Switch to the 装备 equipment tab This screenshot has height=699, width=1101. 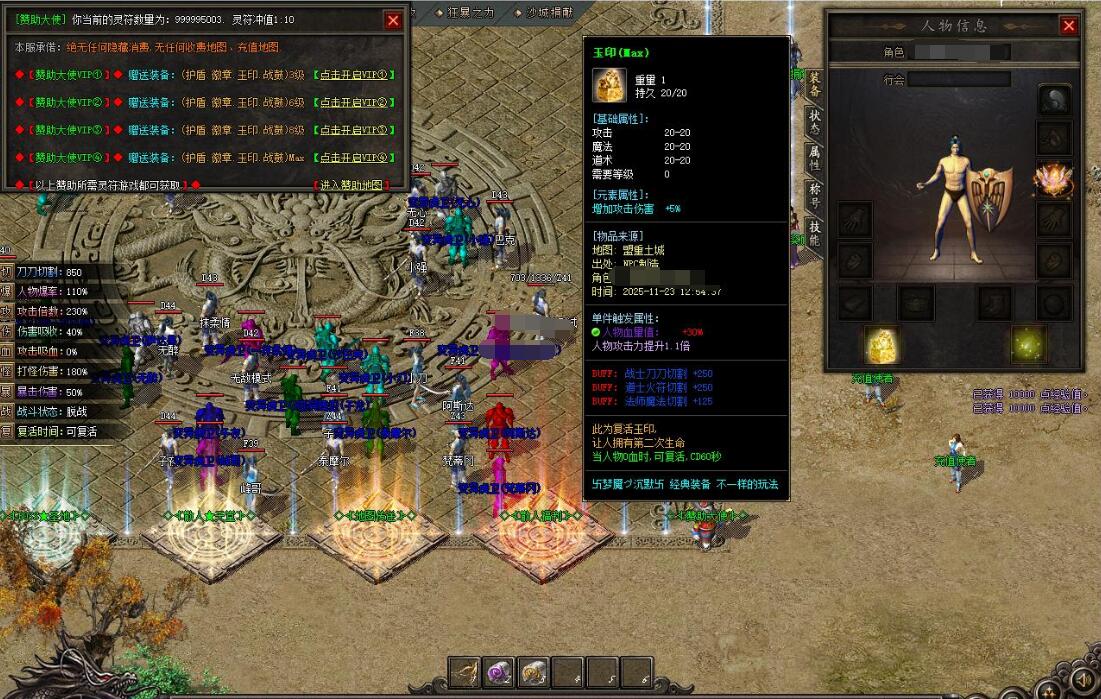(x=815, y=85)
